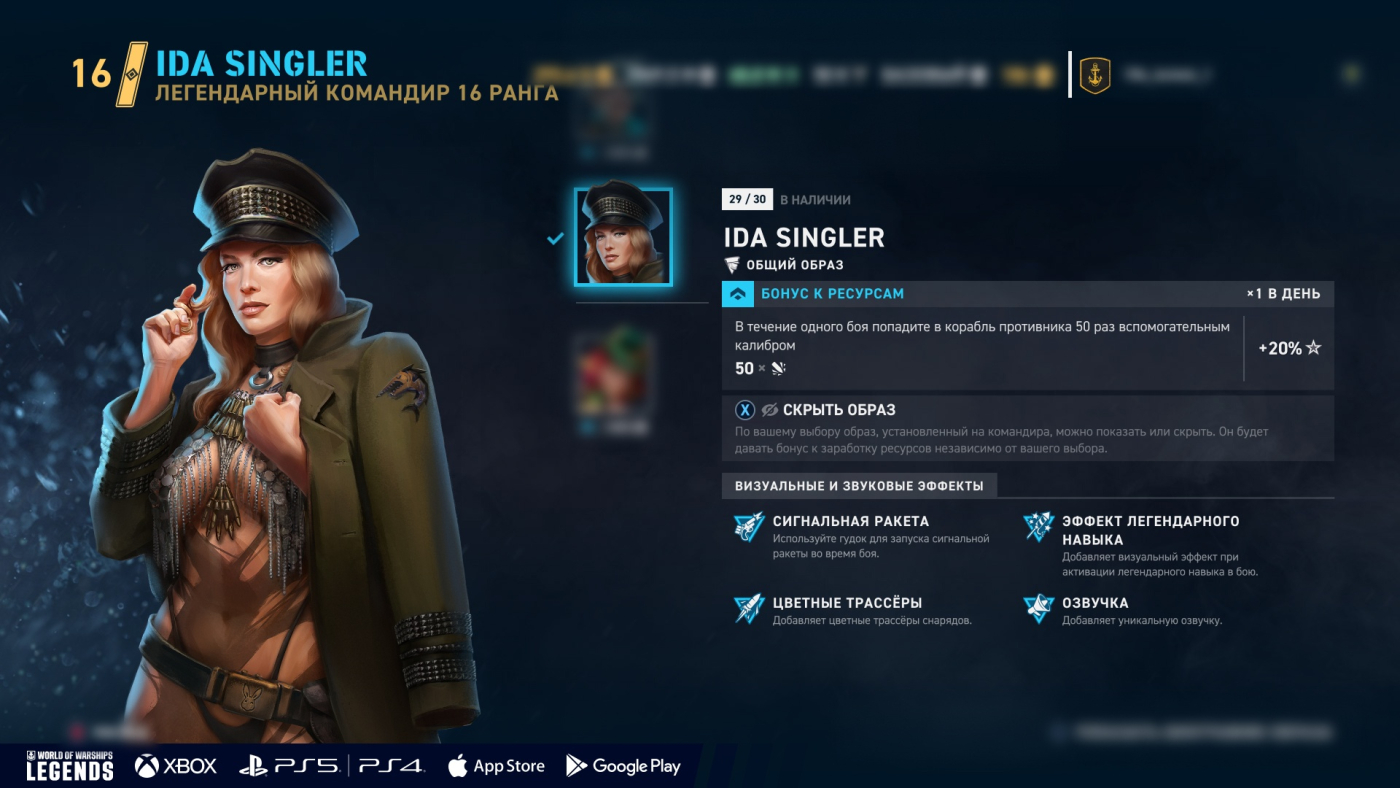This screenshot has height=788, width=1400.
Task: Hide the commander guise via Скрыть образ
Action: (x=828, y=410)
